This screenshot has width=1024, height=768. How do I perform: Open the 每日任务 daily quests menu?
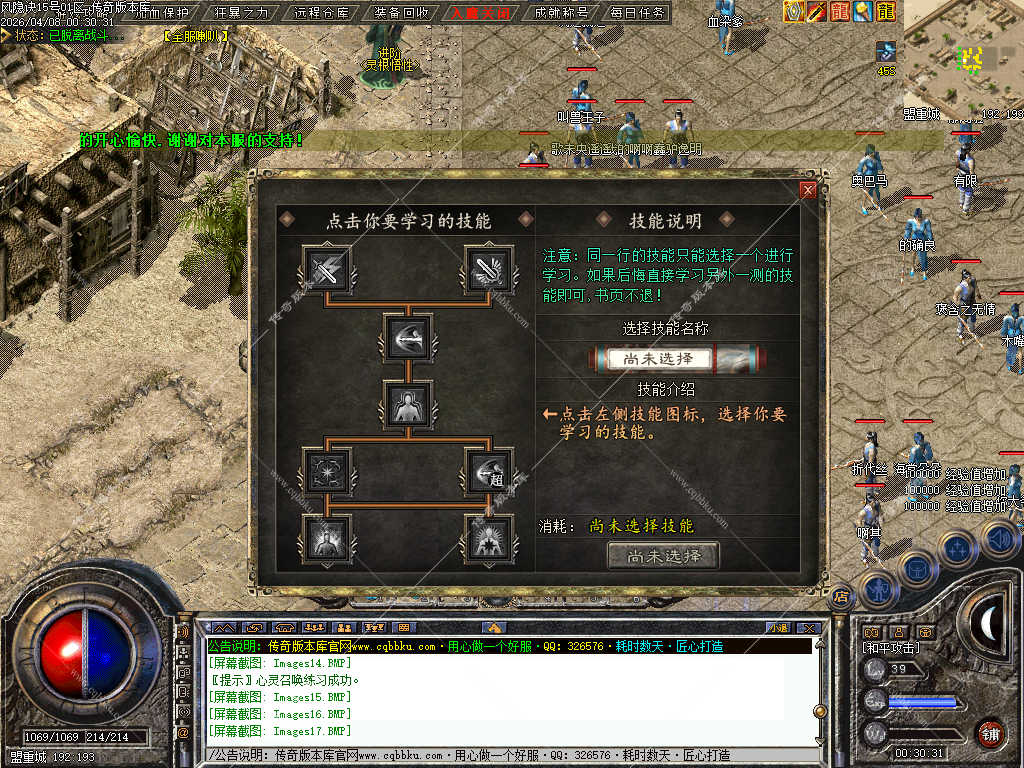click(x=638, y=13)
